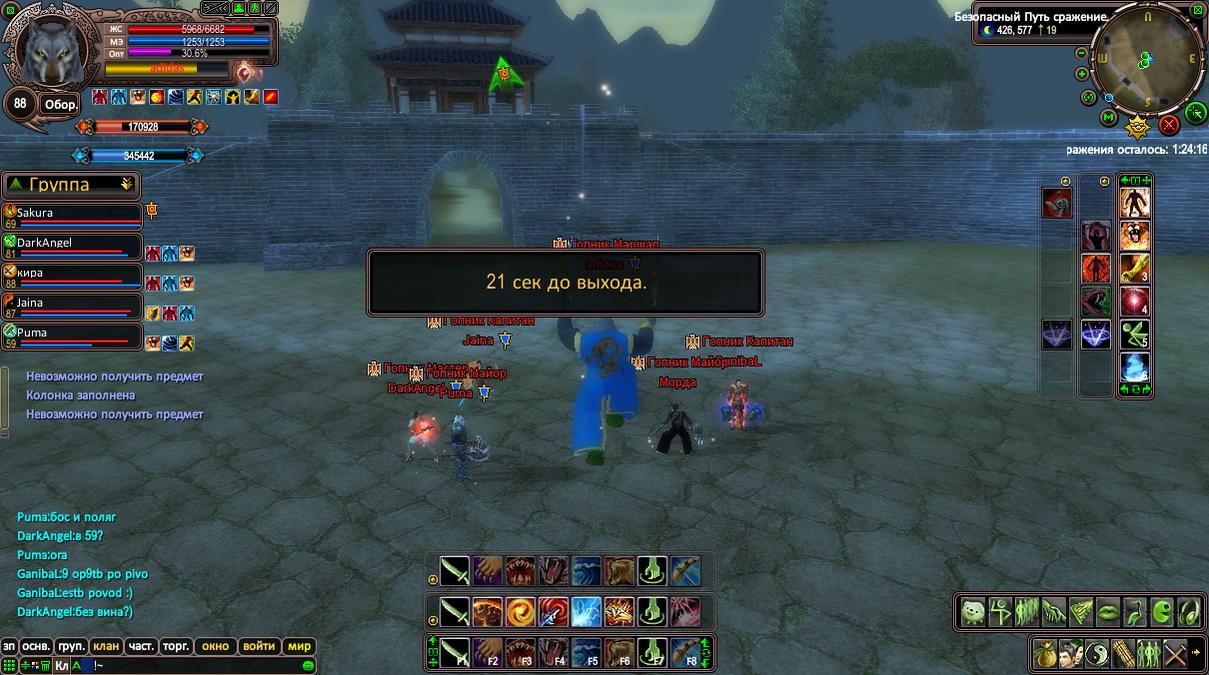Screen dimensions: 1209x675
Task: Open the world map with the M button
Action: (1108, 118)
